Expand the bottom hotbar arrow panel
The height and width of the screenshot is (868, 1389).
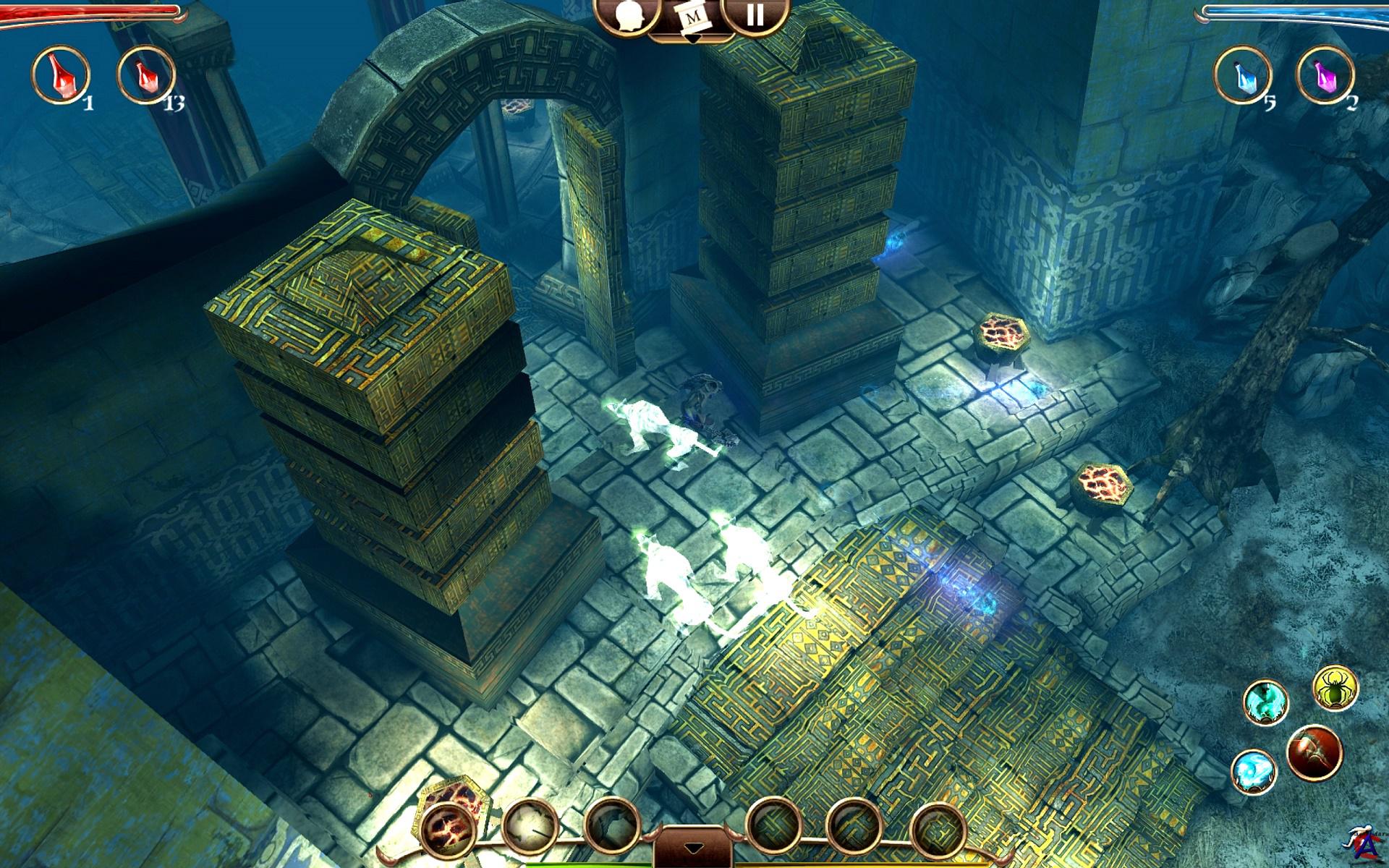(693, 847)
